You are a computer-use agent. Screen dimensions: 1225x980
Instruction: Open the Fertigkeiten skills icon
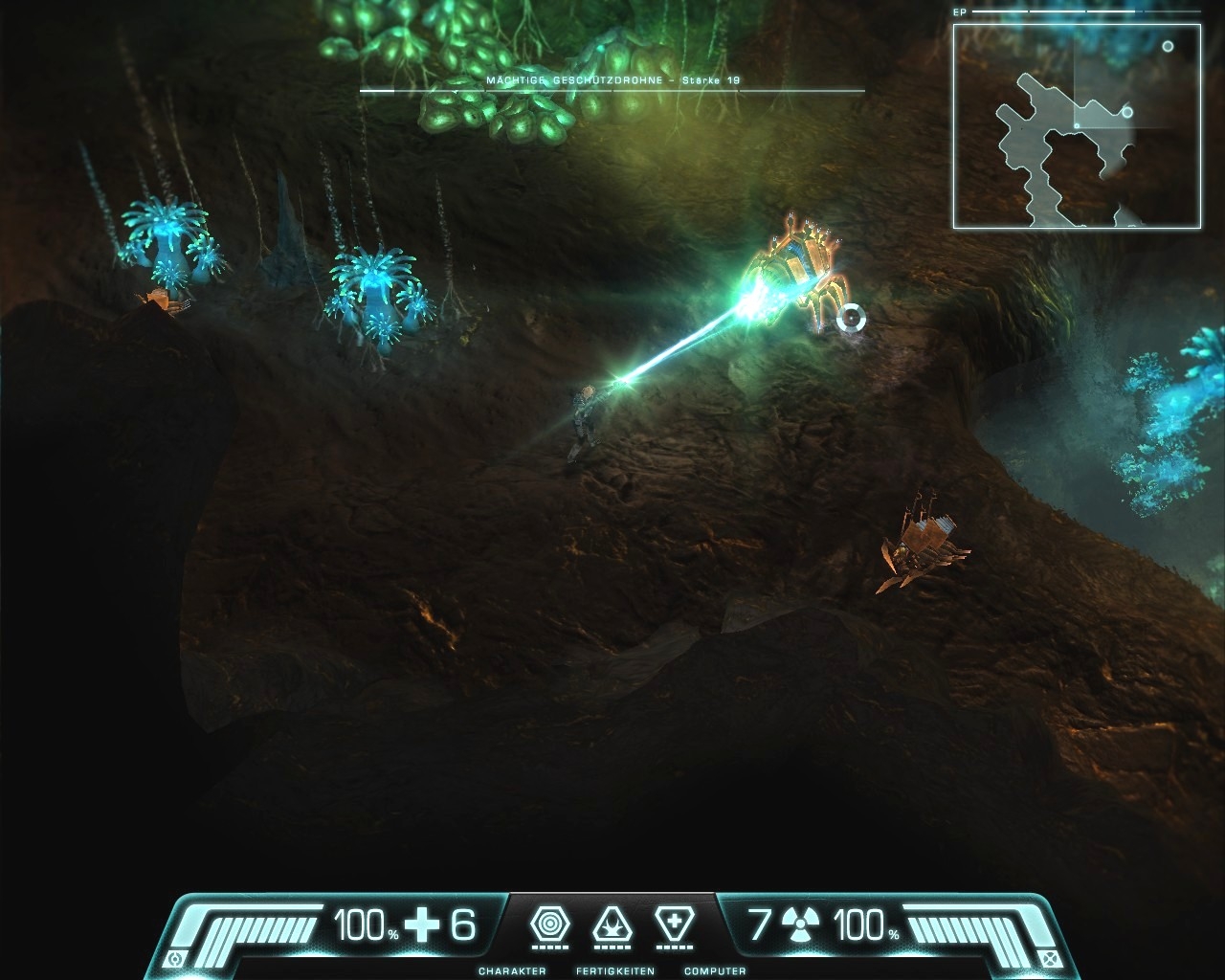[x=612, y=925]
